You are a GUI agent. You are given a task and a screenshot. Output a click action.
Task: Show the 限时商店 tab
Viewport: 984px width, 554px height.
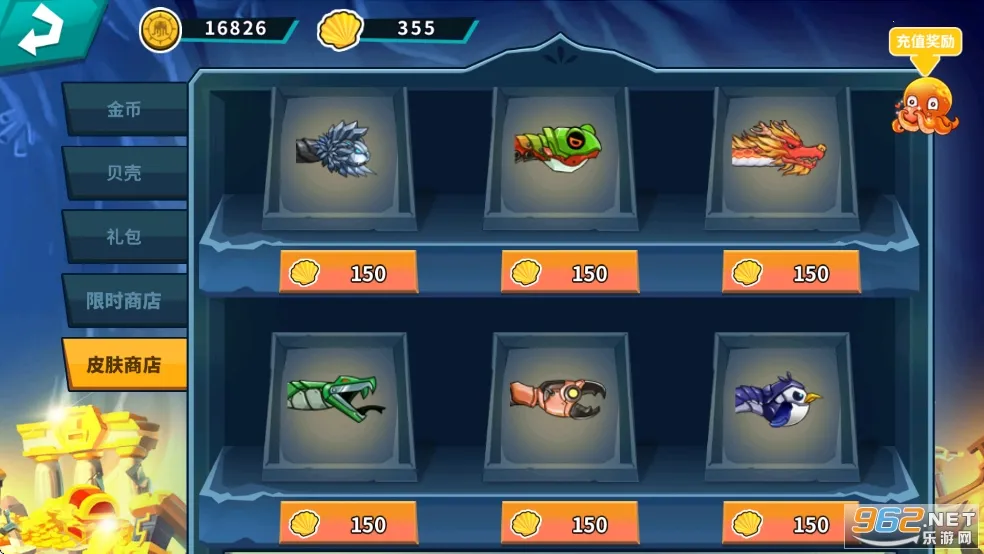(x=125, y=301)
